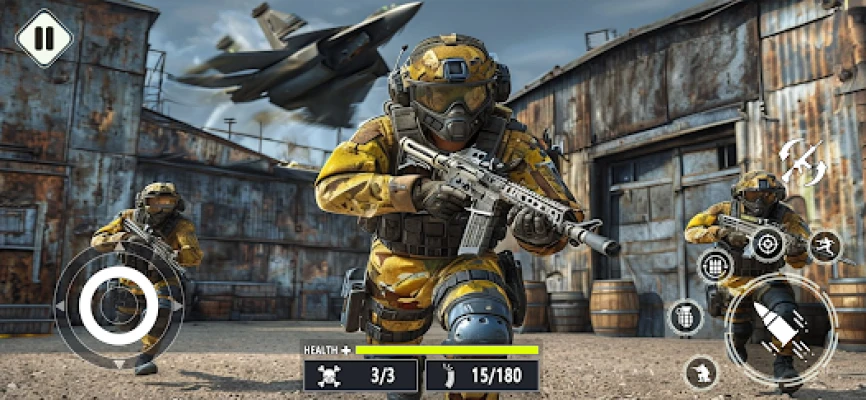The image size is (866, 400).
Task: Tap the center of the movement joystick
Action: click(x=117, y=306)
